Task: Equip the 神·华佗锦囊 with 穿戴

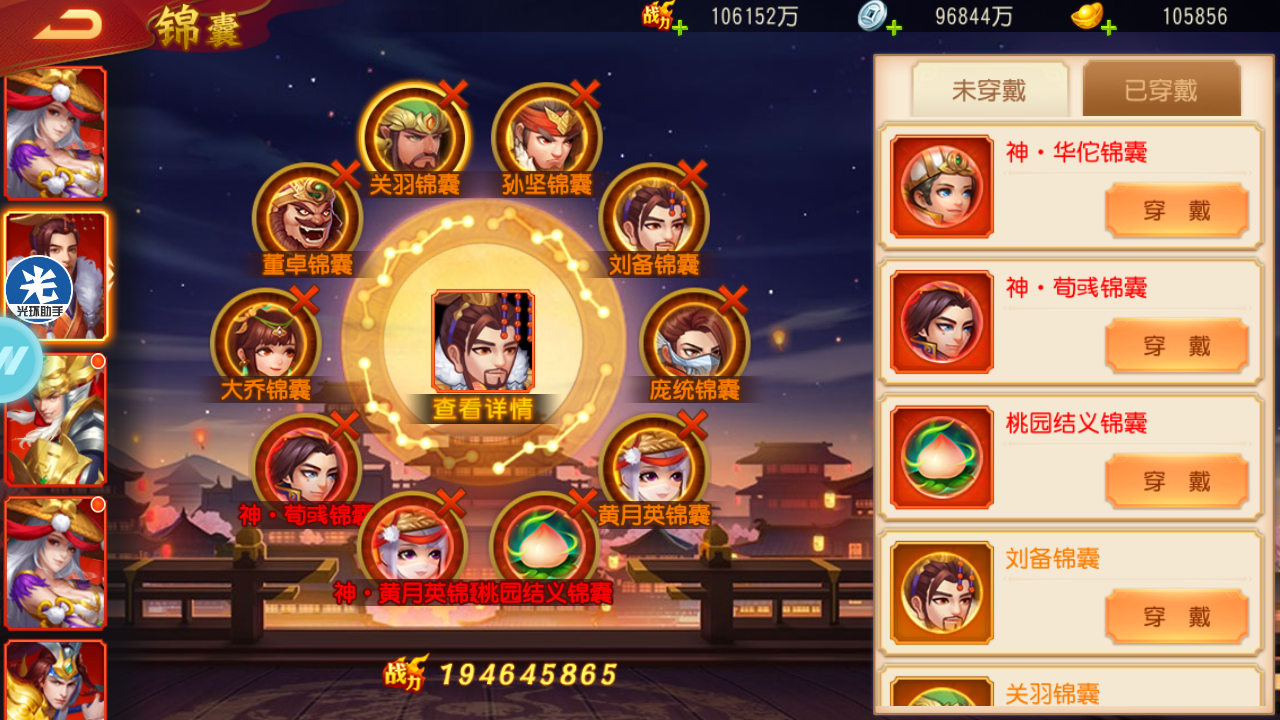Action: pos(1176,210)
